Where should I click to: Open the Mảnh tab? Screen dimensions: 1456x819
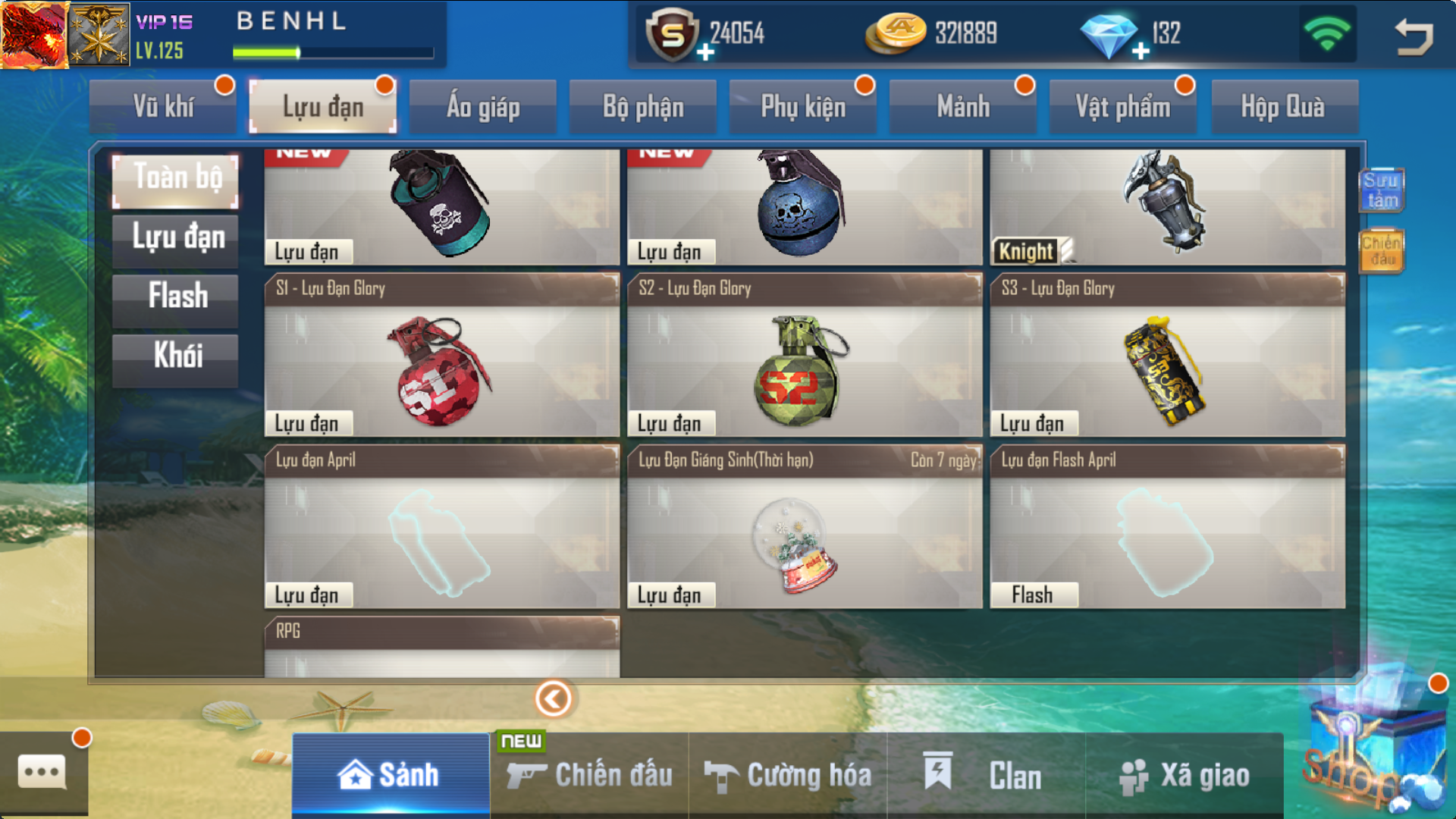point(963,107)
